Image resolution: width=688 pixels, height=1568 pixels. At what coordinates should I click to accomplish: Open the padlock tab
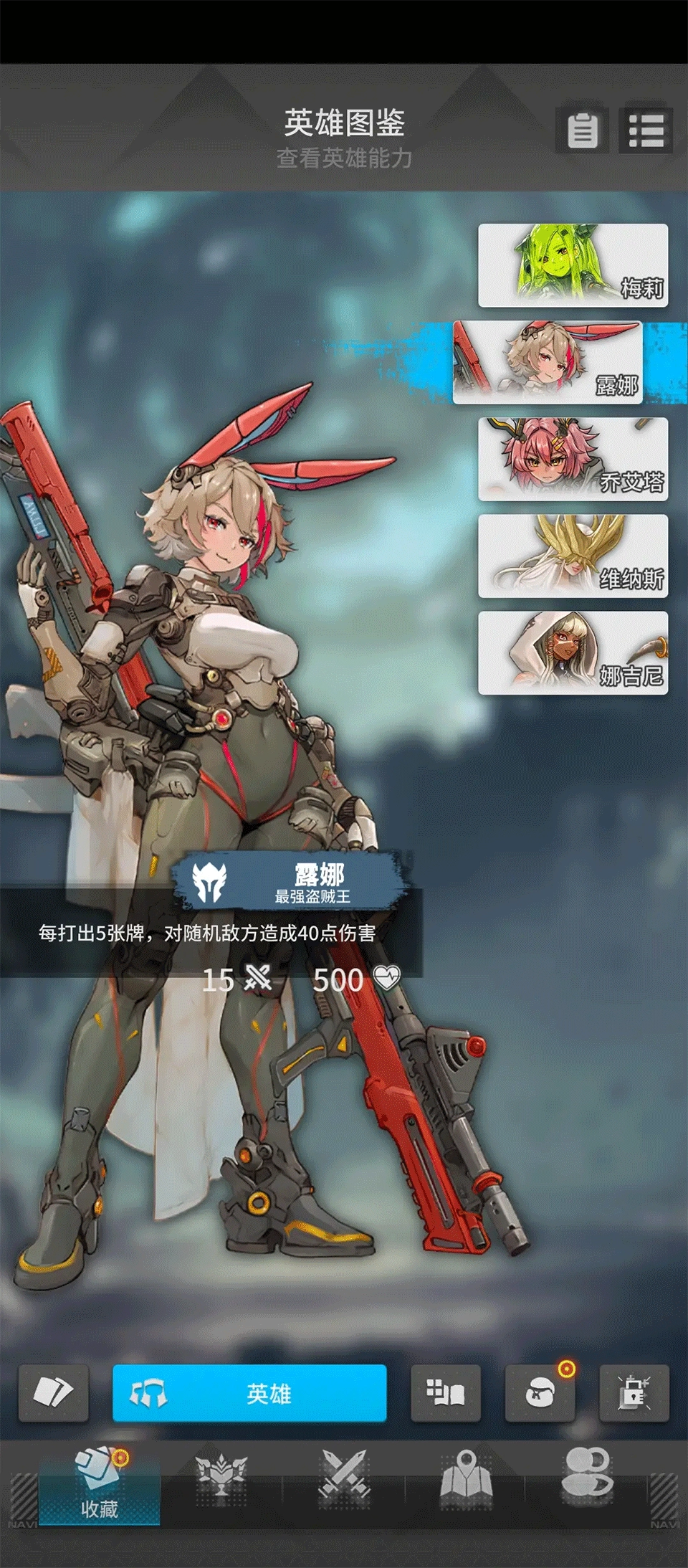click(x=634, y=1393)
